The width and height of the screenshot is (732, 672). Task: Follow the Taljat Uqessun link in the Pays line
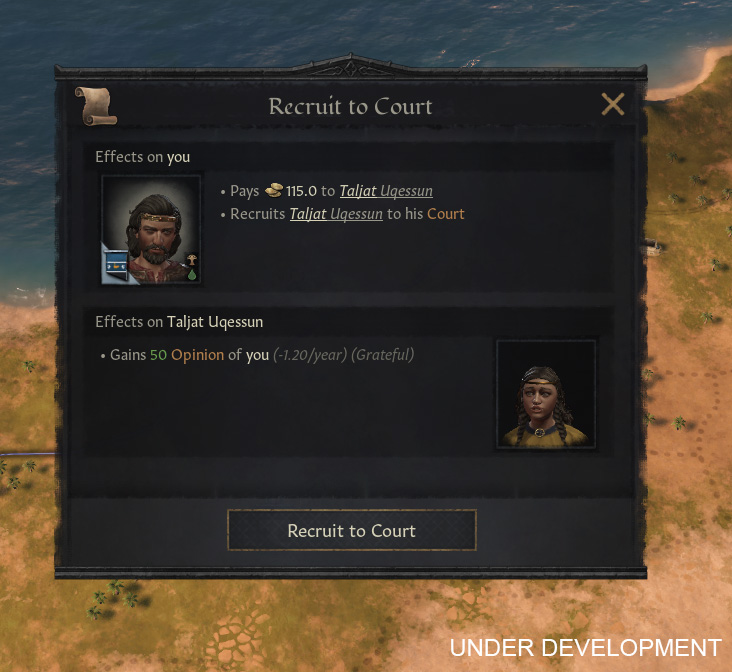coord(386,191)
